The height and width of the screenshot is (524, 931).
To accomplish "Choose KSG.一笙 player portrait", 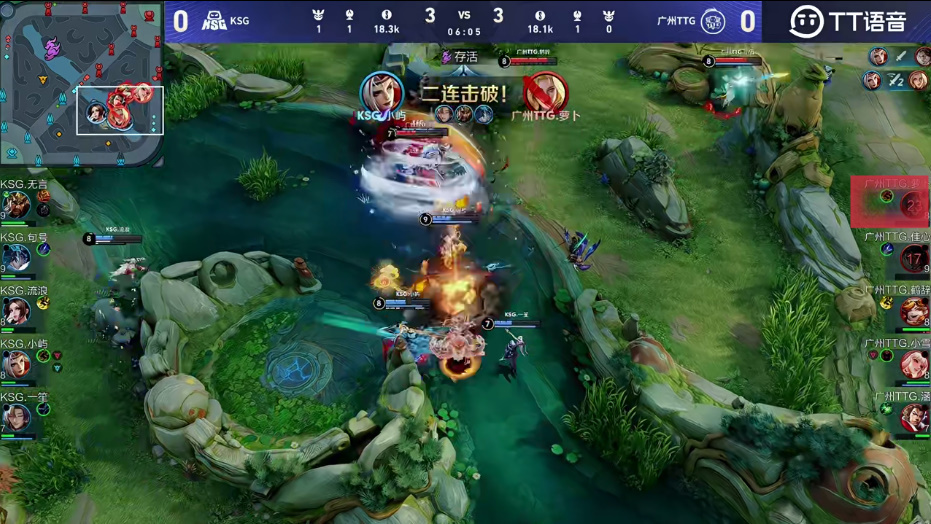I will click(16, 418).
